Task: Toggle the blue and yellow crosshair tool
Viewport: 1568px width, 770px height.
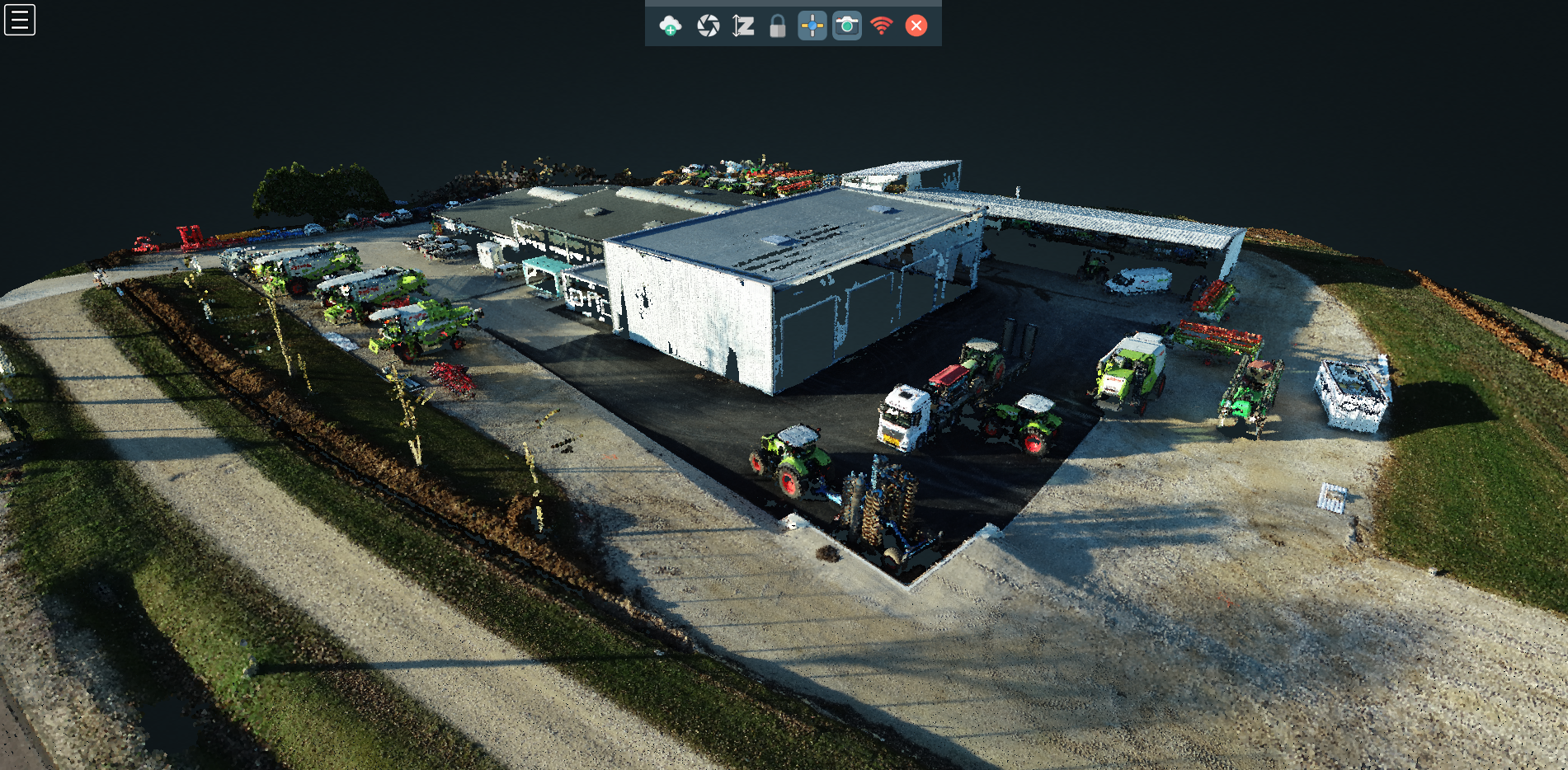Action: coord(812,26)
